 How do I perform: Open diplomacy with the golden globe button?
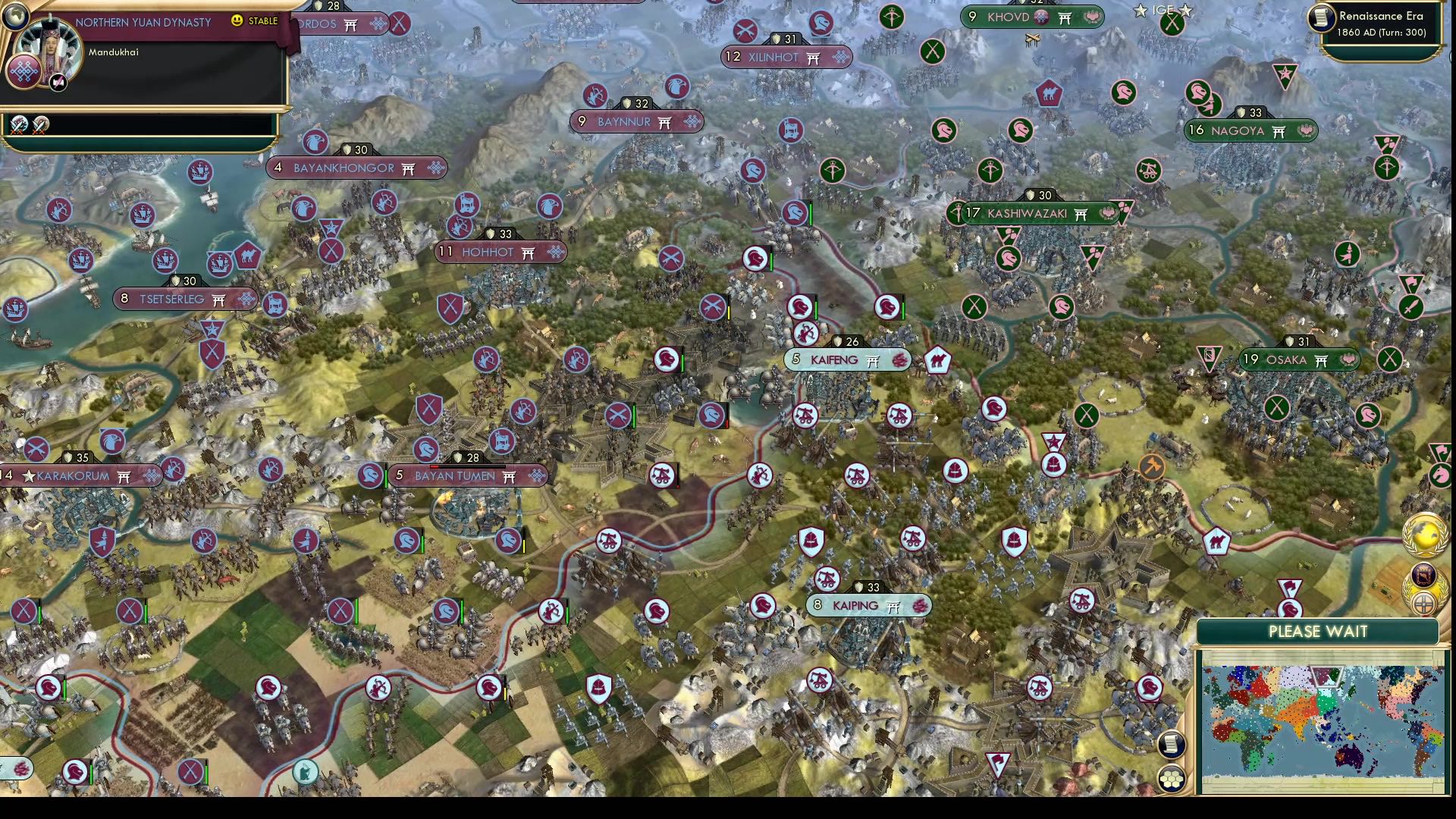pos(1424,535)
